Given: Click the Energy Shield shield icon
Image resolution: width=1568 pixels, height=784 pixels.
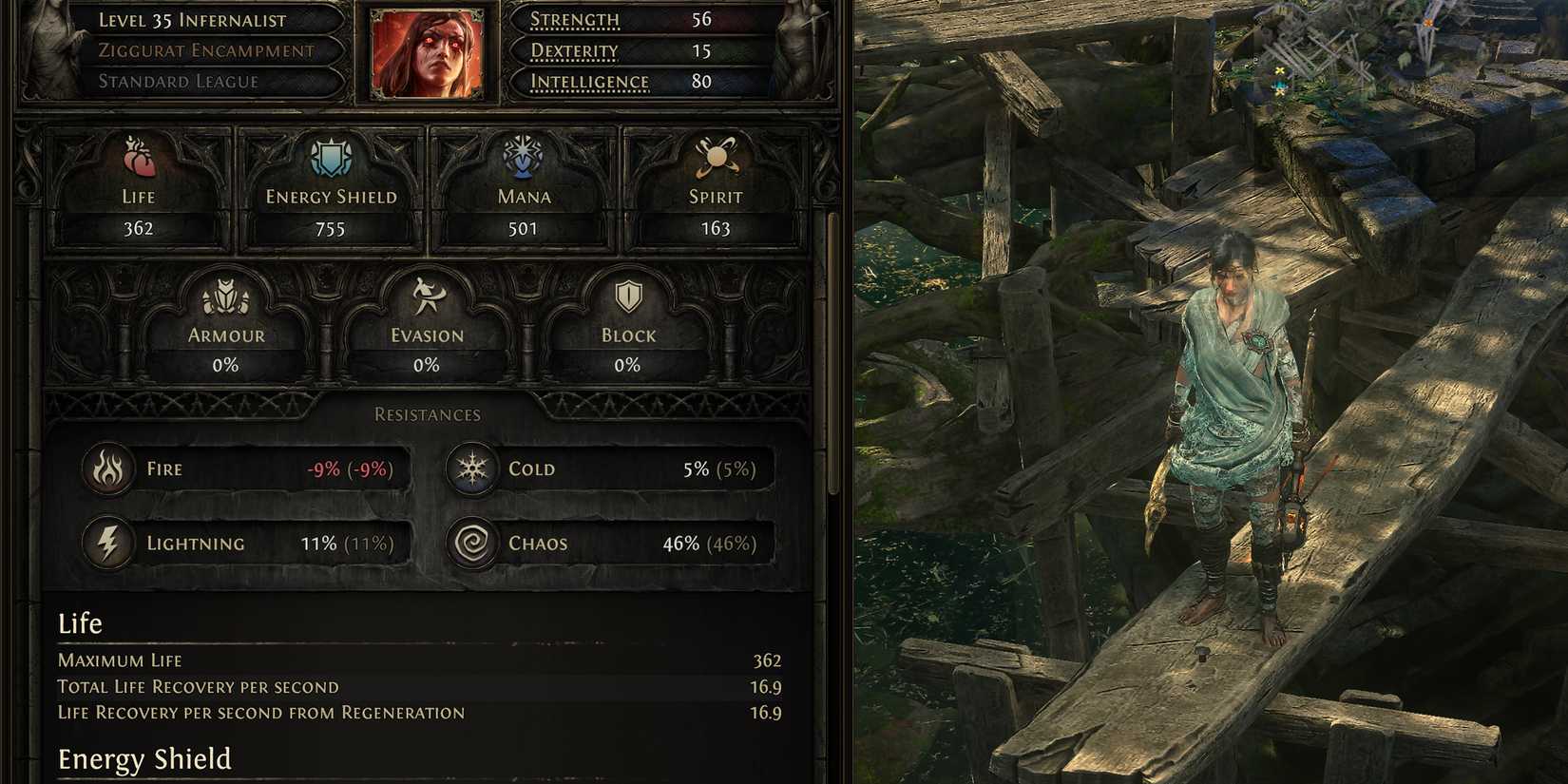Looking at the screenshot, I should click(328, 158).
